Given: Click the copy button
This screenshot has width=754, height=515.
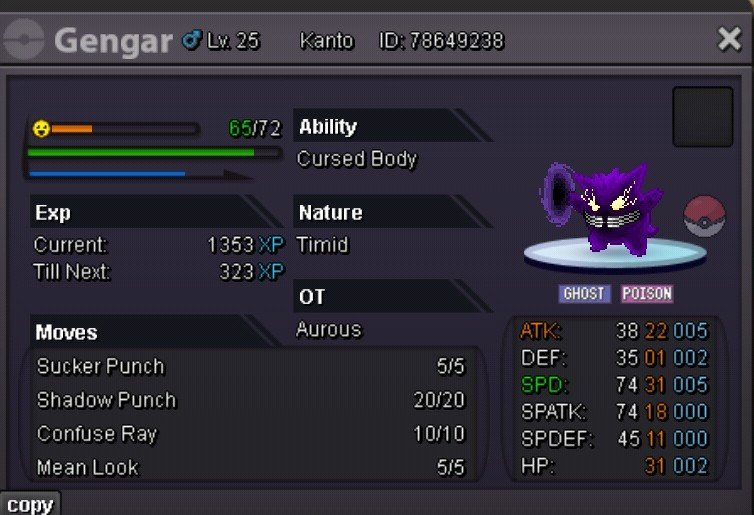Looking at the screenshot, I should pos(29,504).
